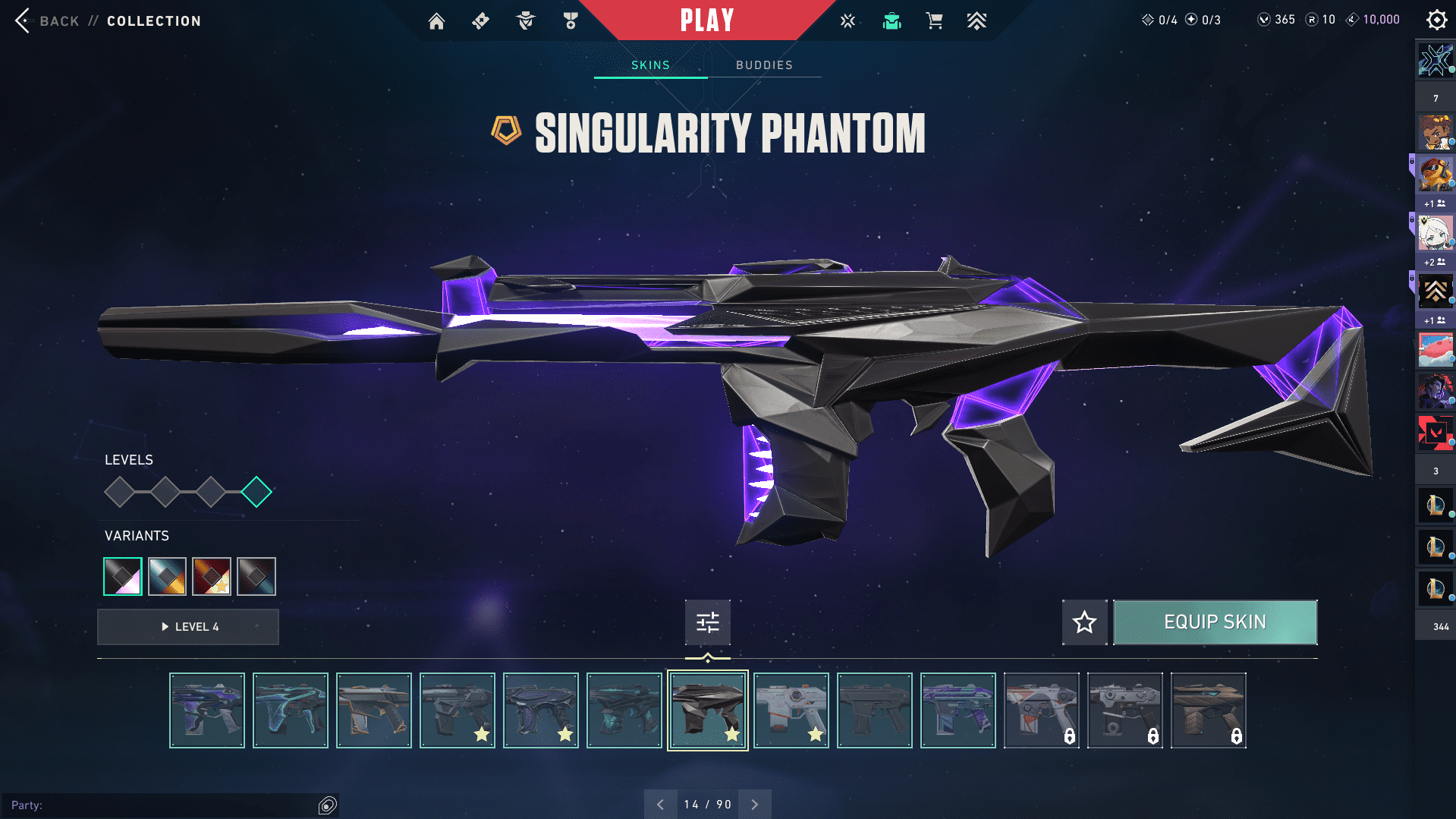Click the big red PLAY button

[706, 20]
